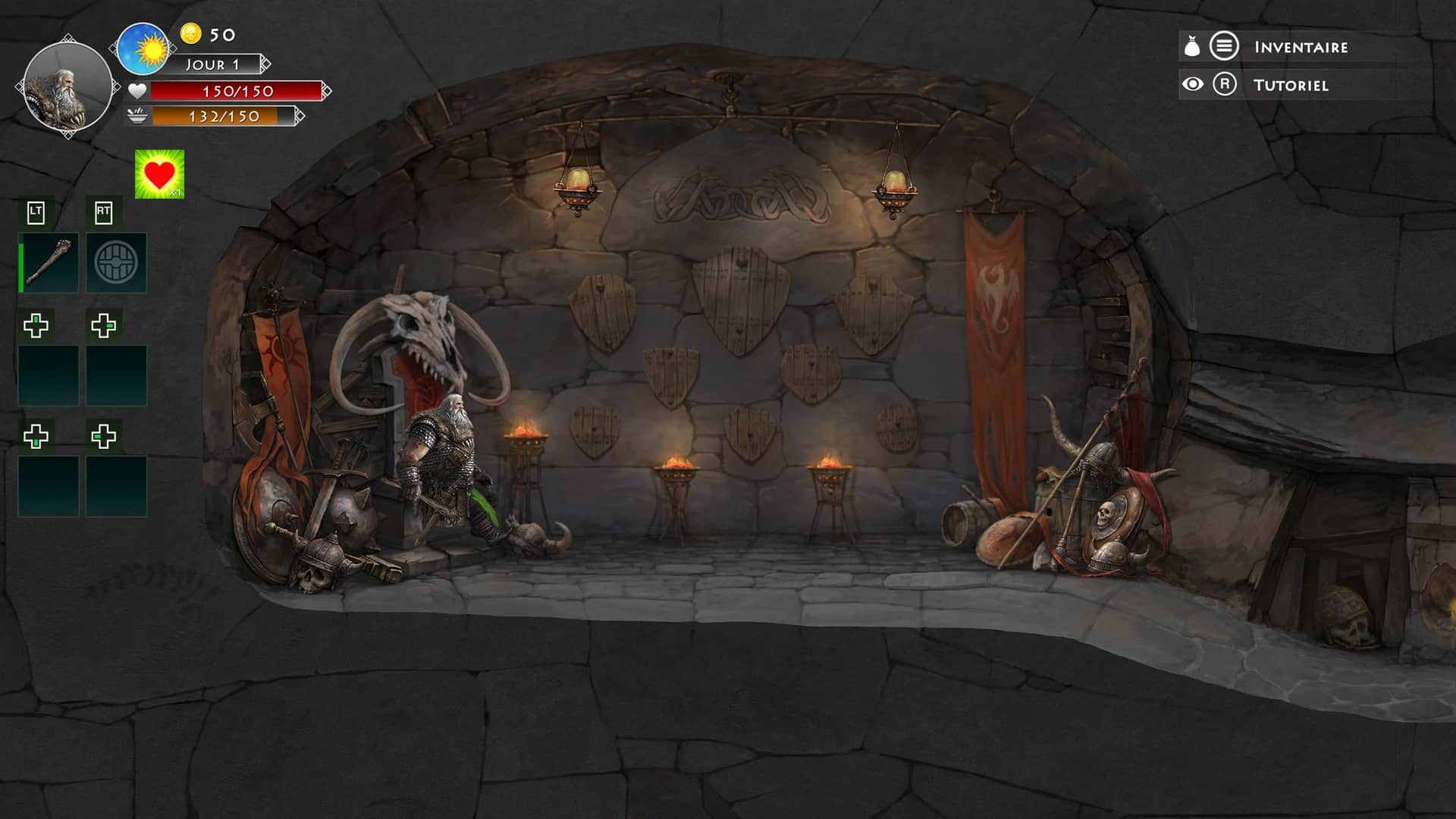Click the red heart buff icon
The image size is (1456, 819).
(x=159, y=174)
